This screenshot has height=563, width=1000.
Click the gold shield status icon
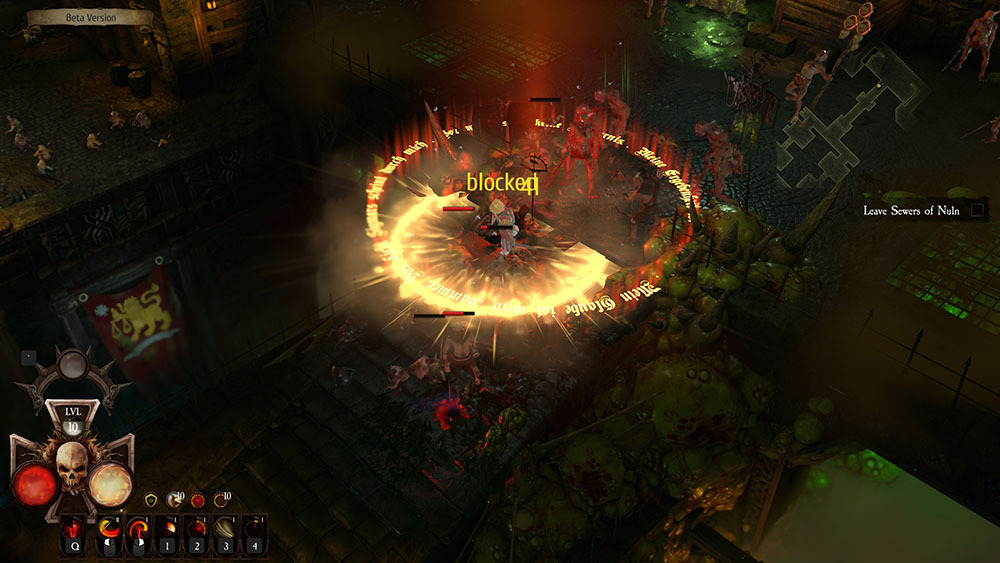(x=152, y=498)
